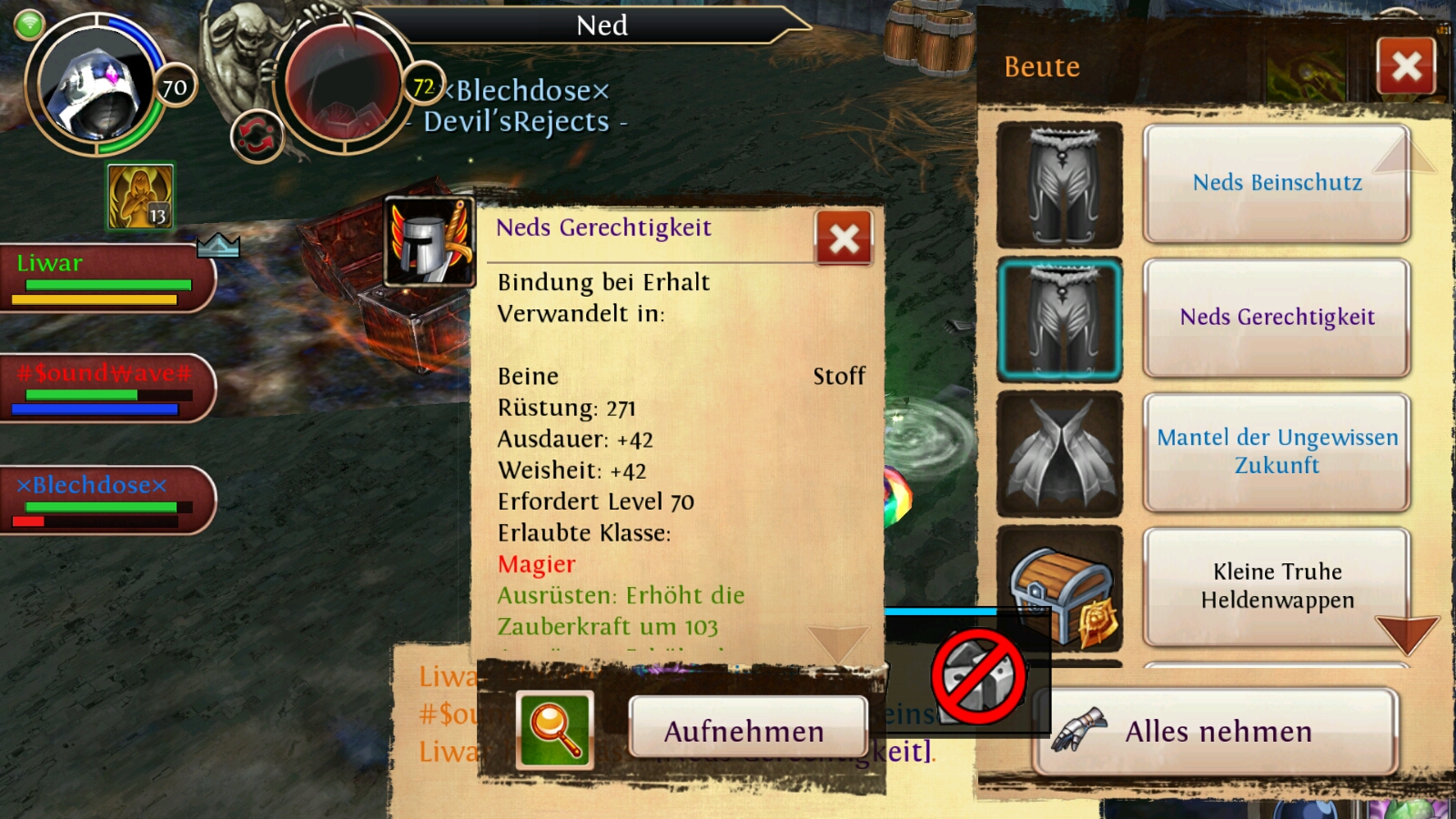Open the golden buff icon showing 13
The height and width of the screenshot is (819, 1456).
point(140,196)
